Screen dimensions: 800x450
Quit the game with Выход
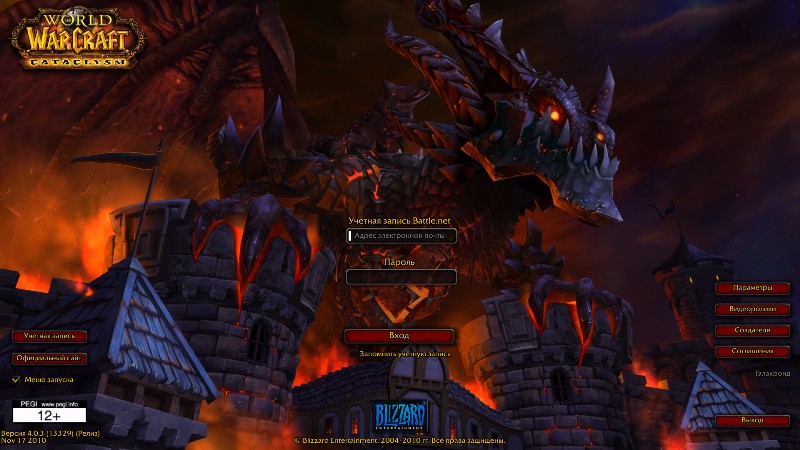[x=751, y=421]
